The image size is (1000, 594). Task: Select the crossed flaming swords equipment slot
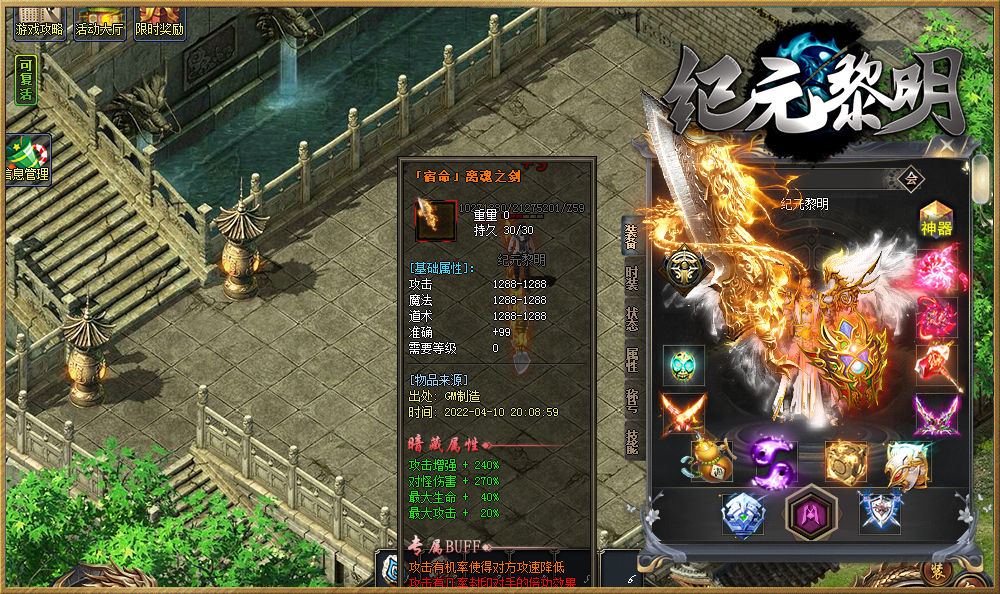point(684,413)
